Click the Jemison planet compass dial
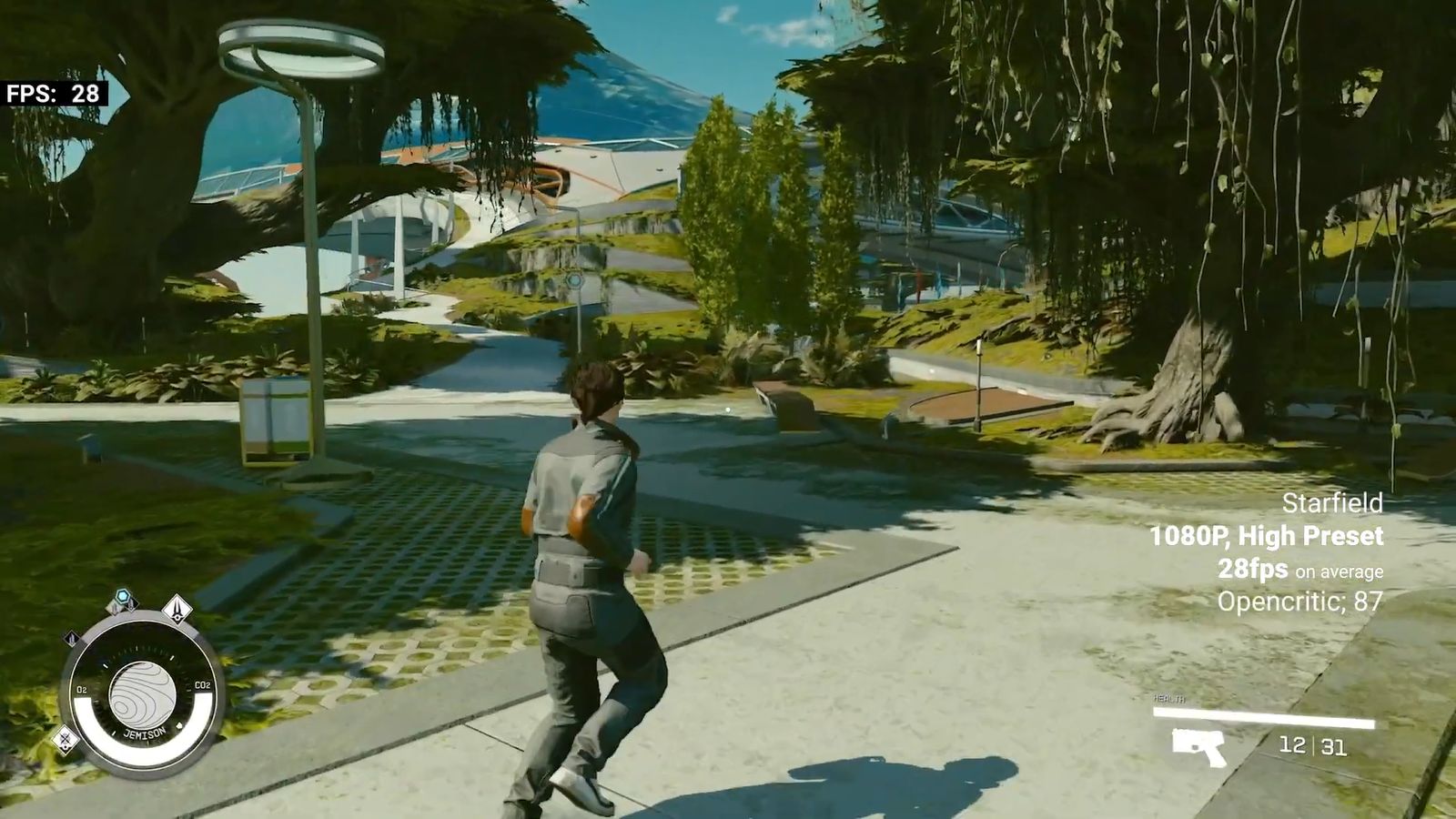Screen dimensions: 1456x819 [x=143, y=696]
